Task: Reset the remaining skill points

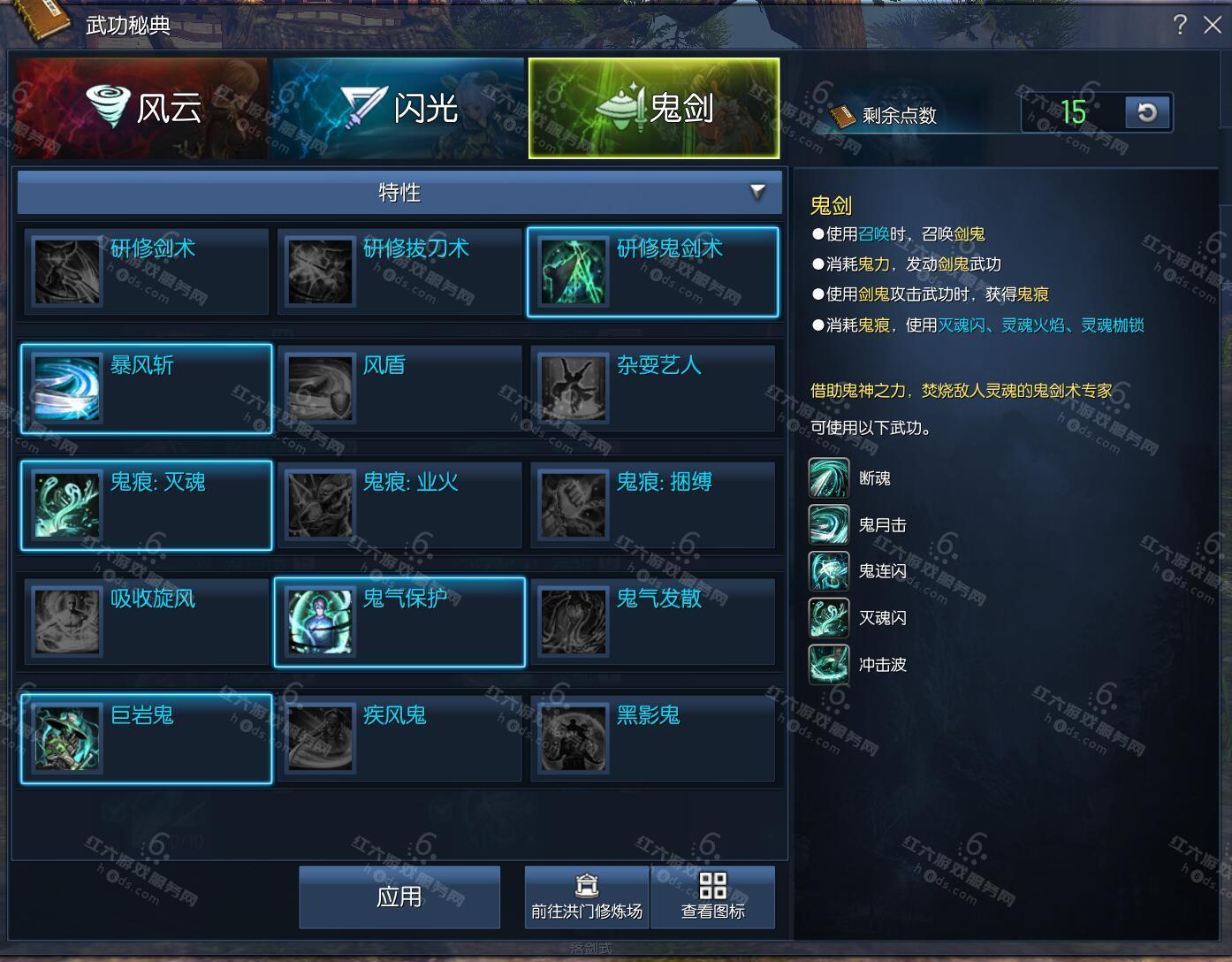Action: point(1147,113)
